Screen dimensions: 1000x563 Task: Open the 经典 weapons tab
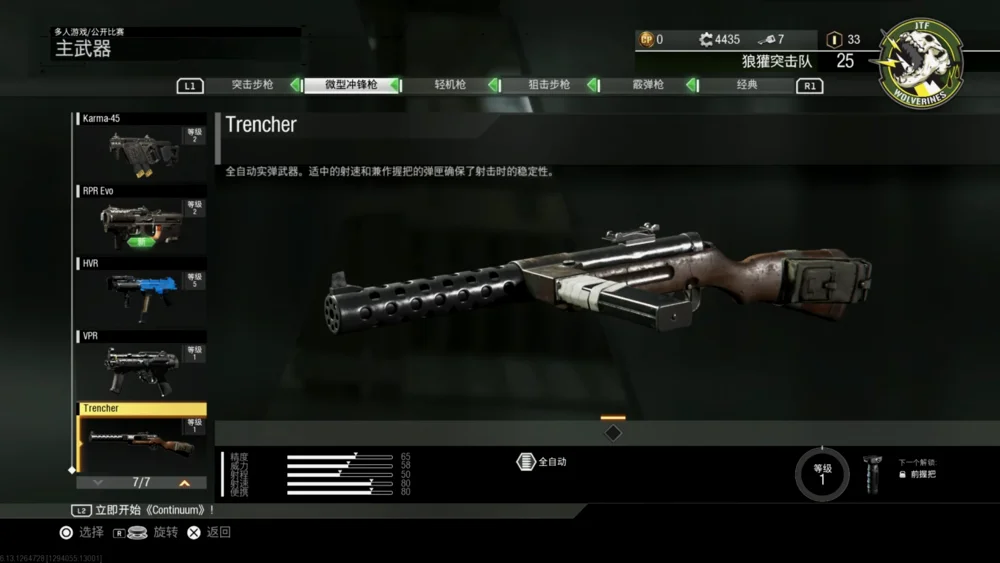point(746,85)
